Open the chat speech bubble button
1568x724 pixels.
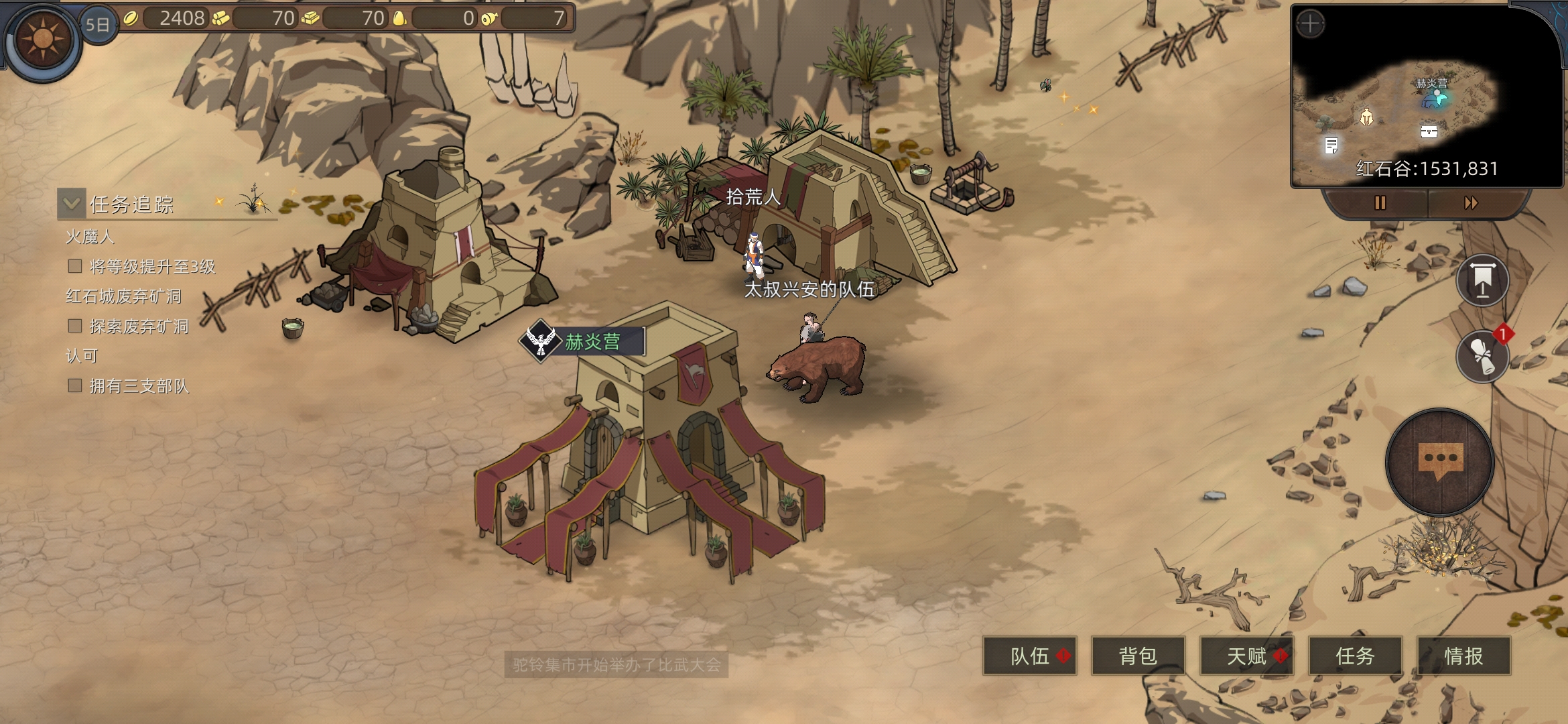click(x=1440, y=462)
